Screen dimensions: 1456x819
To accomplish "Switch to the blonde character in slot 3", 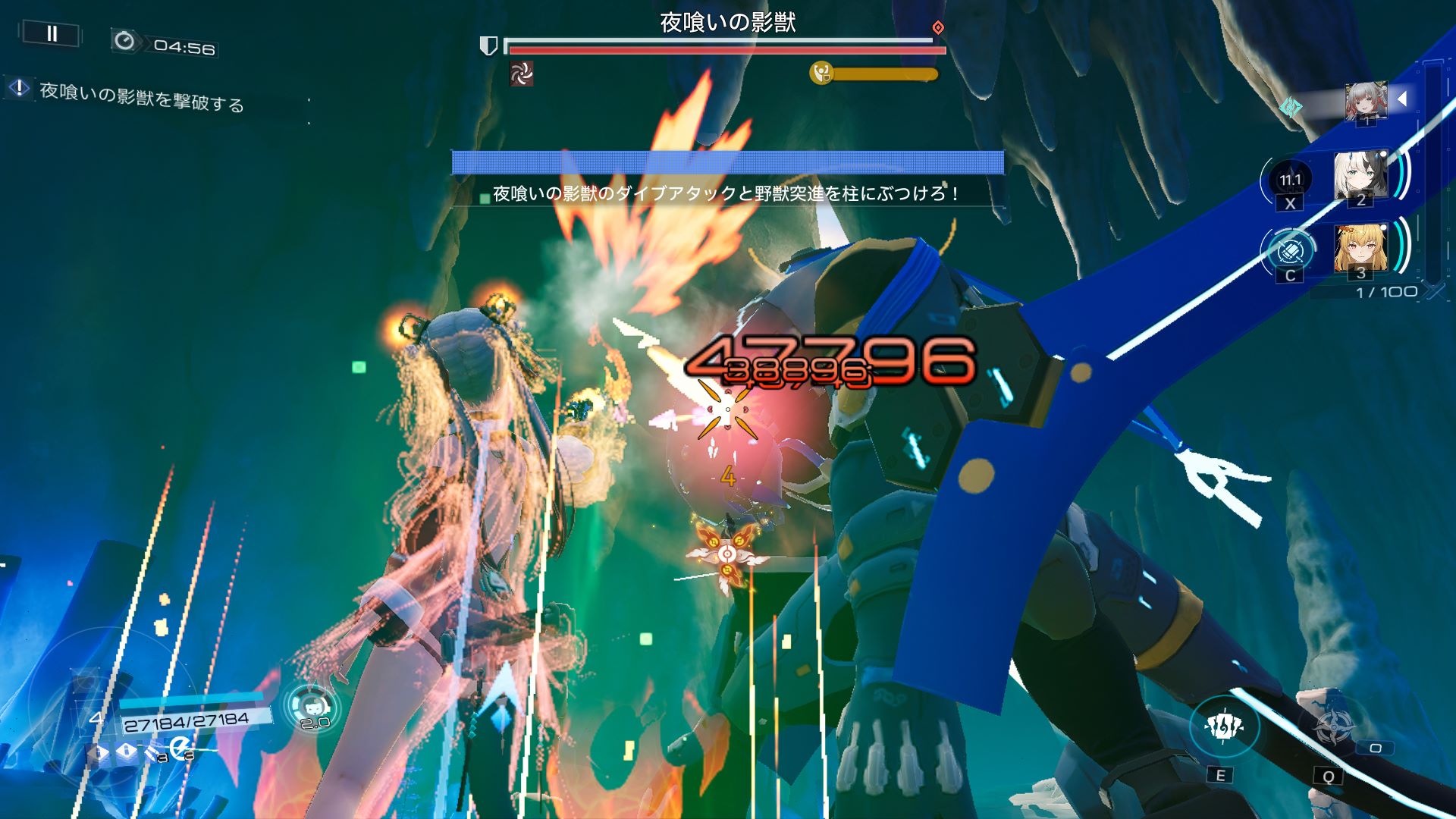I will 1360,249.
